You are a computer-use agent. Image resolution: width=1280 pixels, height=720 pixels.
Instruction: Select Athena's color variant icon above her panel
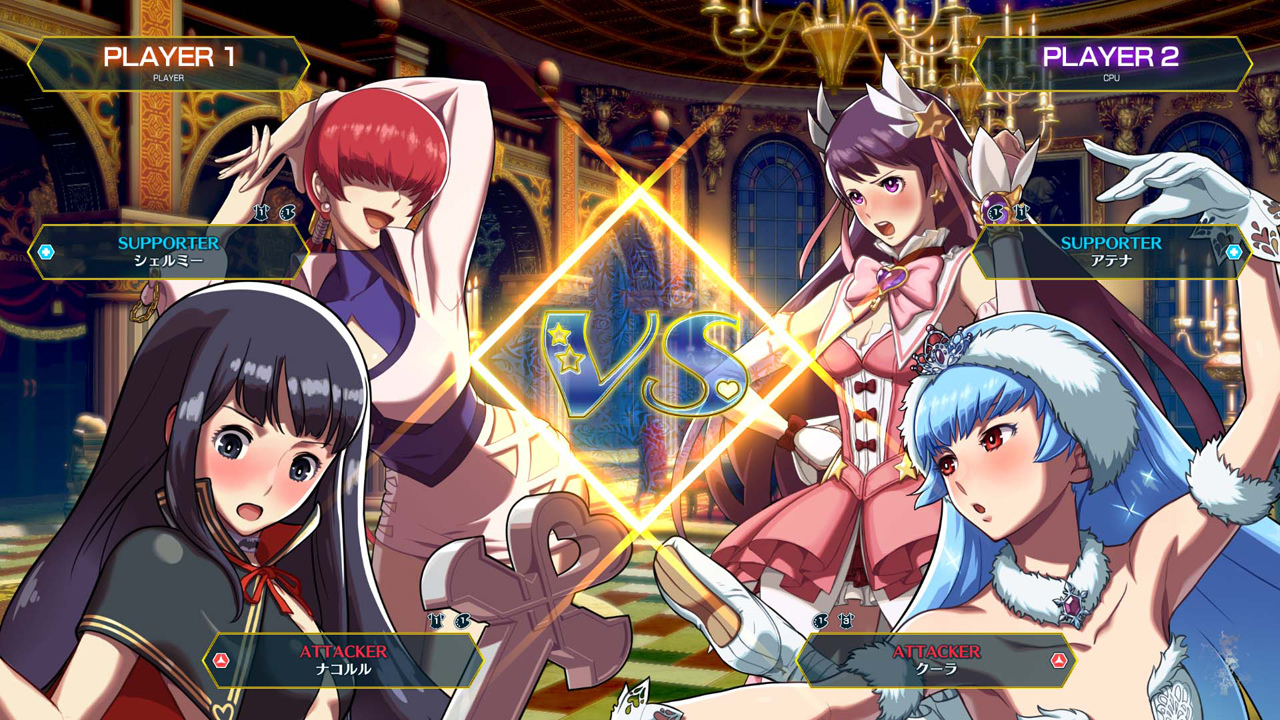pos(996,212)
